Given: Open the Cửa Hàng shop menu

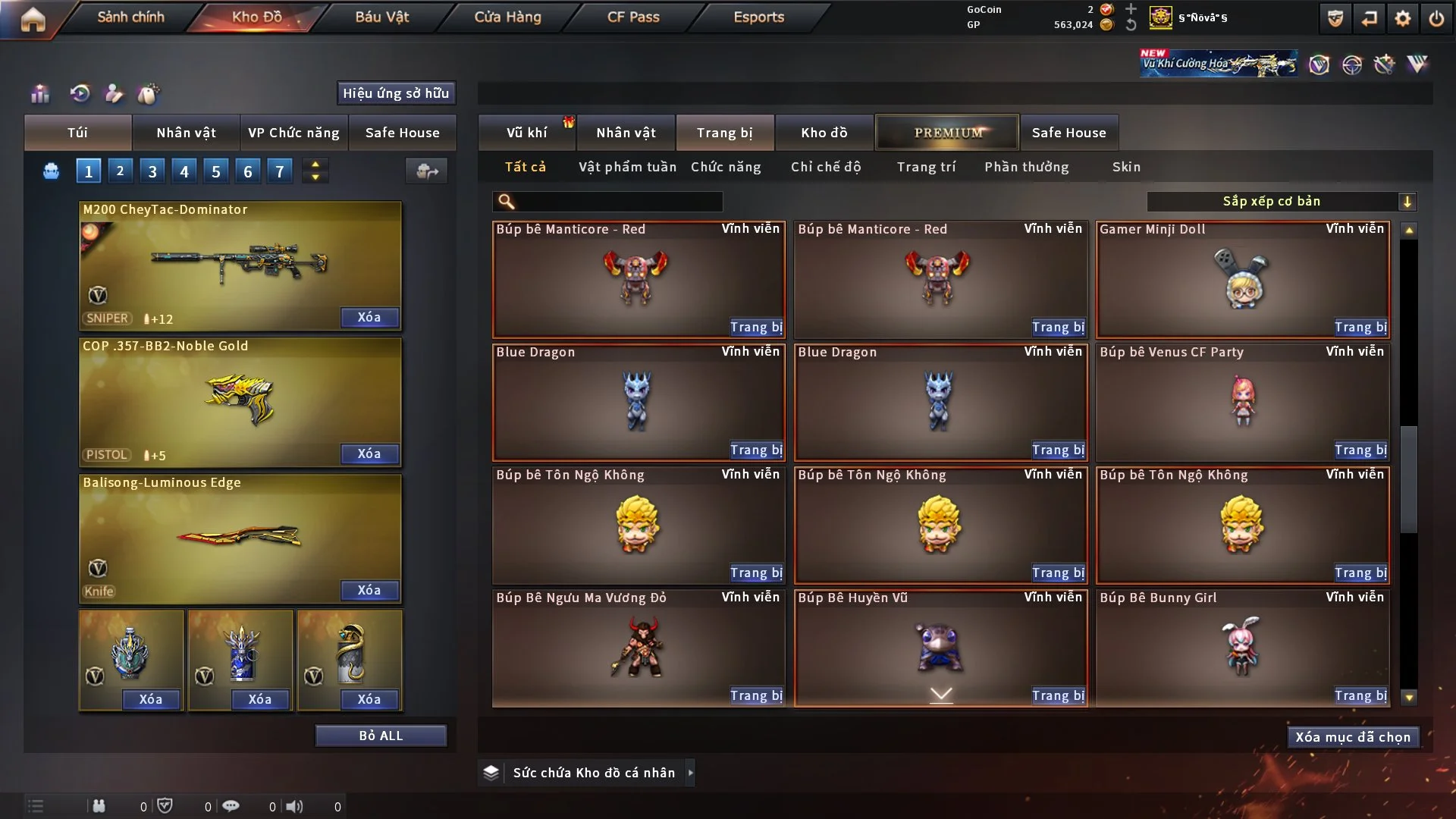Looking at the screenshot, I should [507, 17].
